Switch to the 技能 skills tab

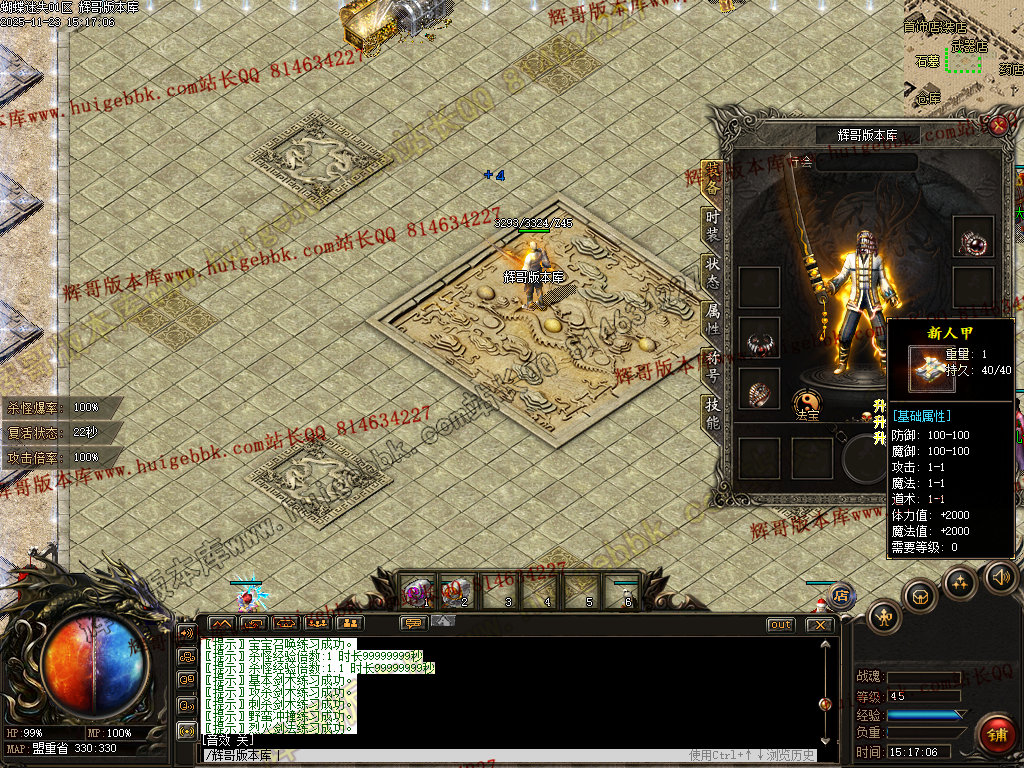point(712,413)
